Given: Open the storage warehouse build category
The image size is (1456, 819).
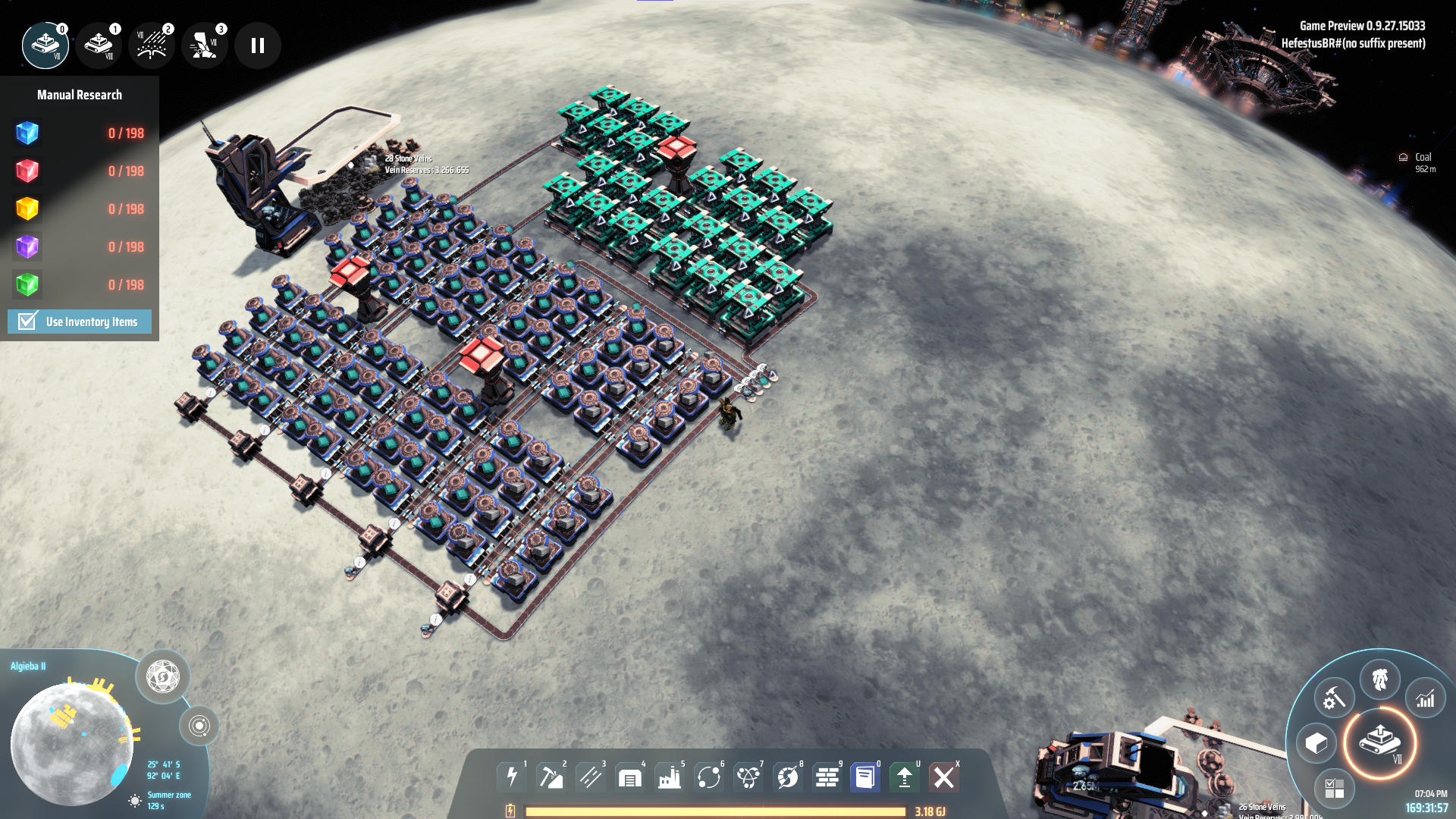Looking at the screenshot, I should click(630, 777).
